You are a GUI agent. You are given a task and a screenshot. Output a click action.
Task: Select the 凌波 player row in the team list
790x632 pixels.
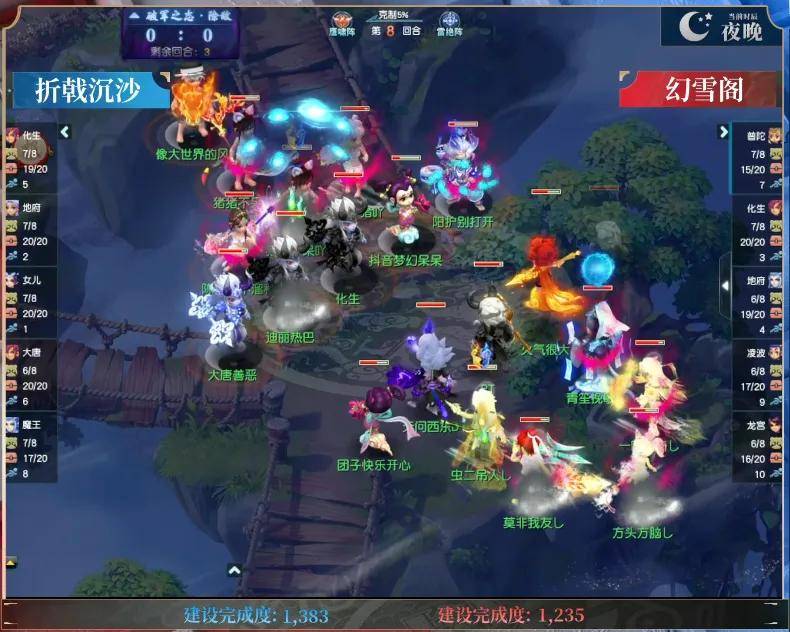click(x=758, y=376)
